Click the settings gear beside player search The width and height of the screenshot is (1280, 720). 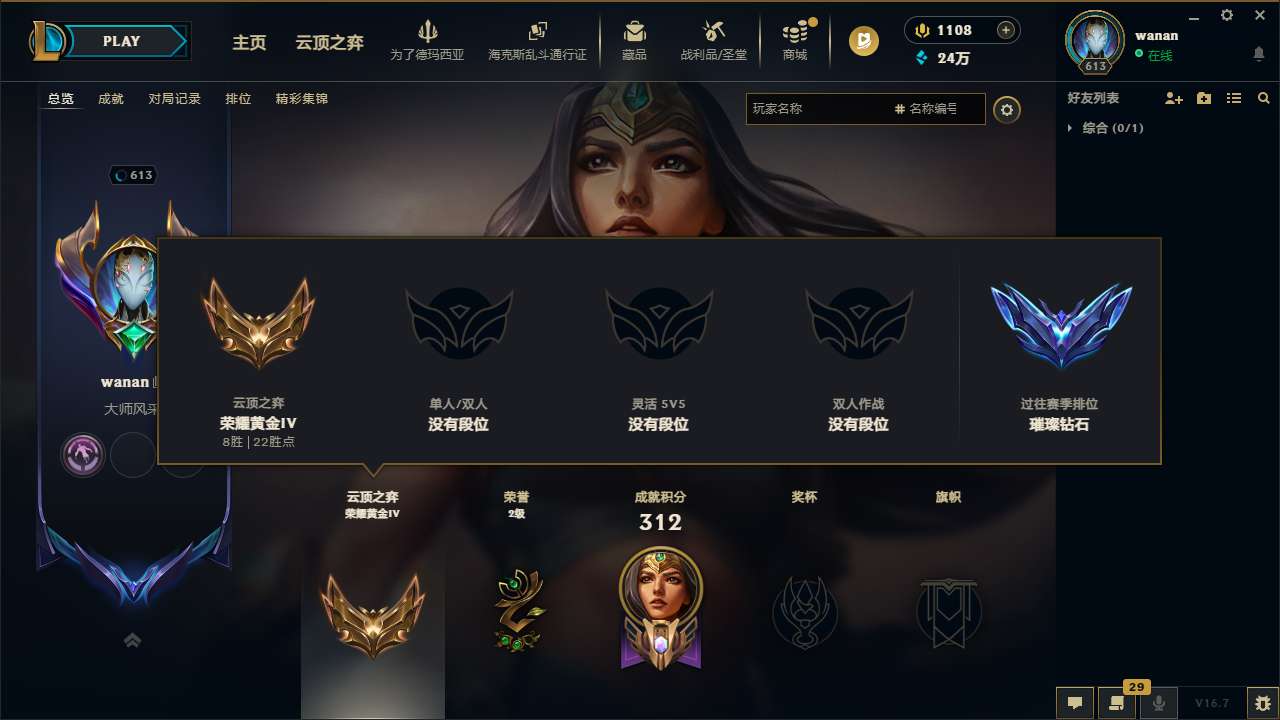(1007, 110)
